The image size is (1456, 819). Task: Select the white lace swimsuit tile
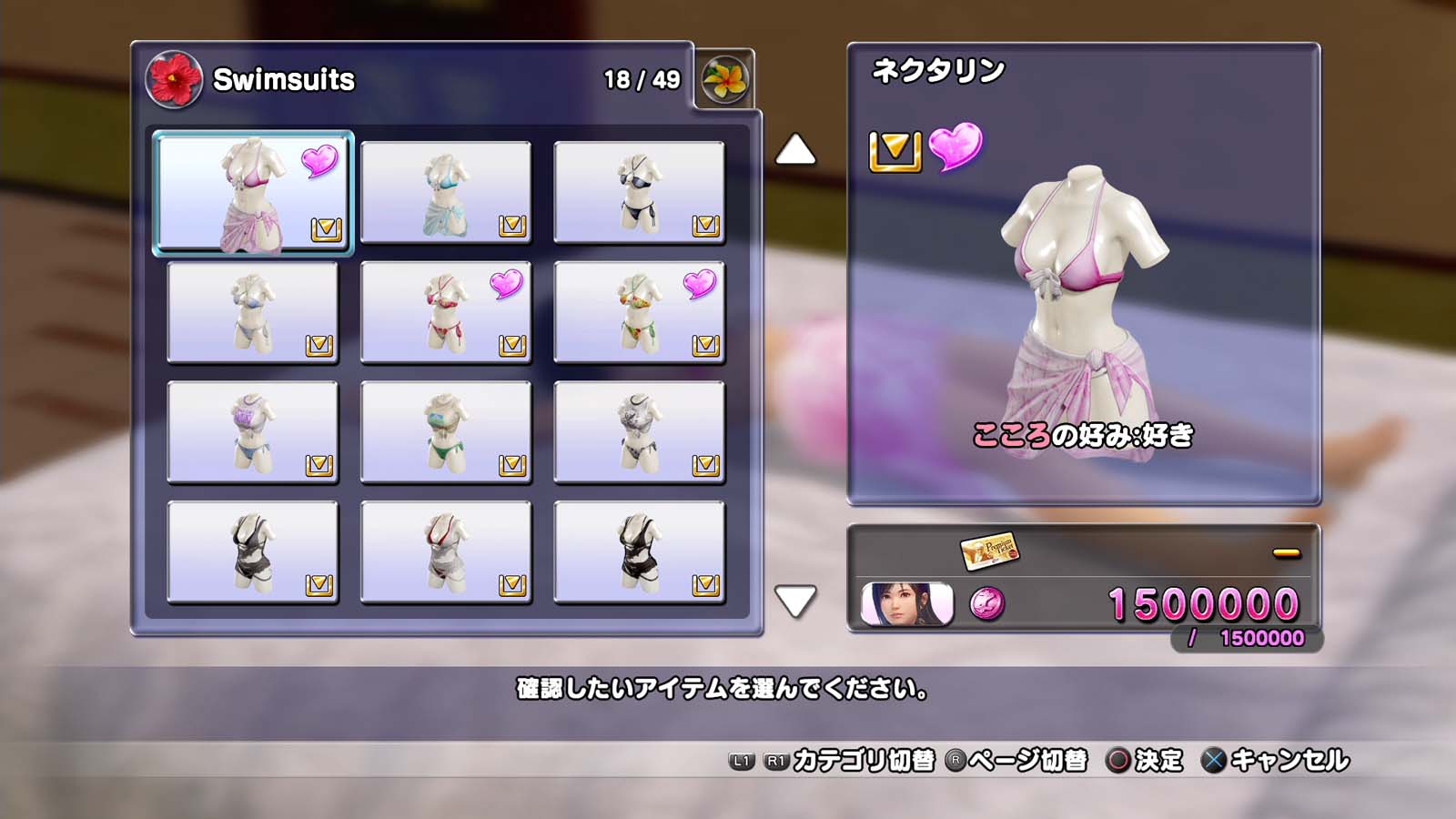[x=639, y=433]
